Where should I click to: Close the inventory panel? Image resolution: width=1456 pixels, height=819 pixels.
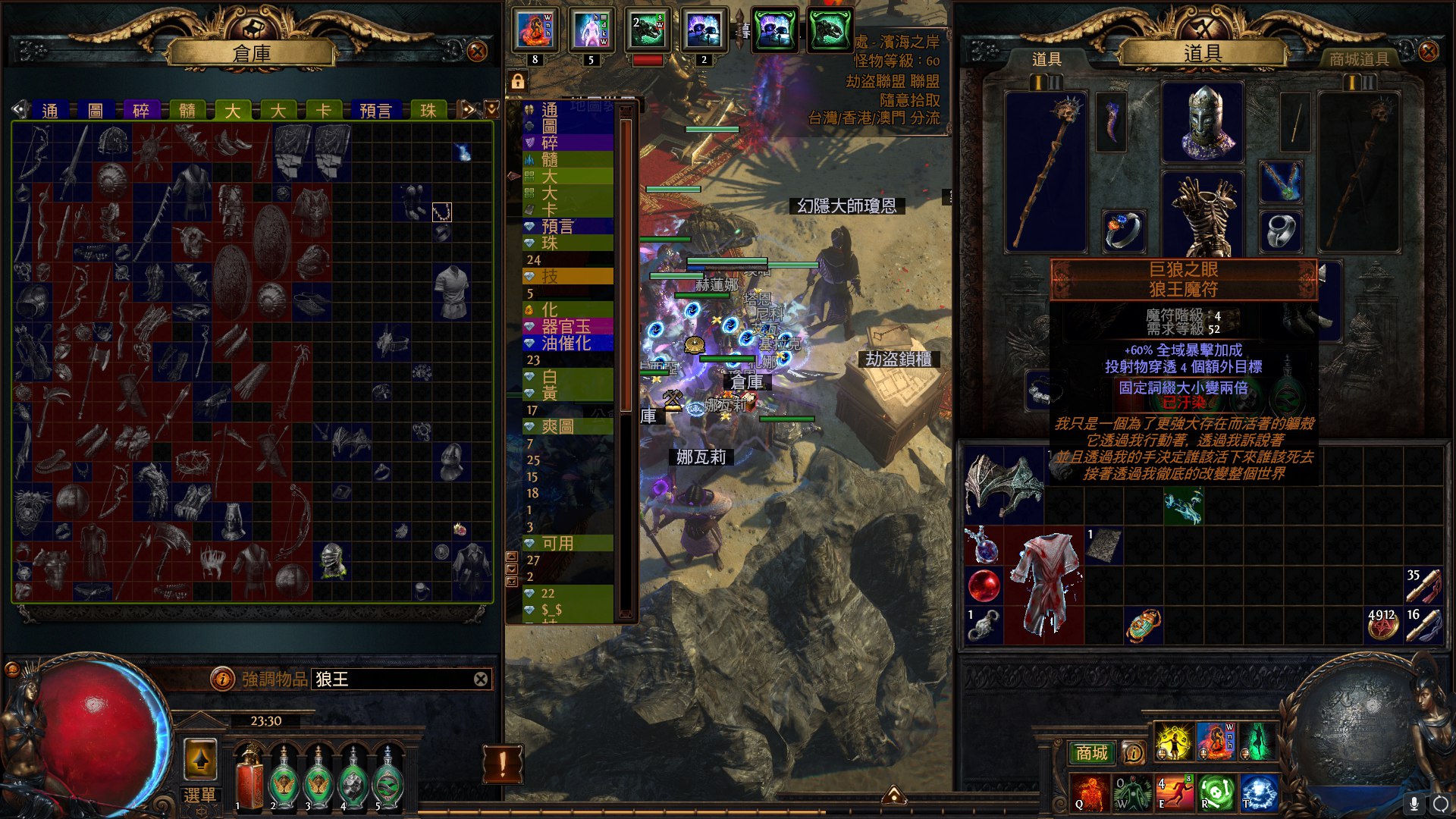tap(1428, 52)
